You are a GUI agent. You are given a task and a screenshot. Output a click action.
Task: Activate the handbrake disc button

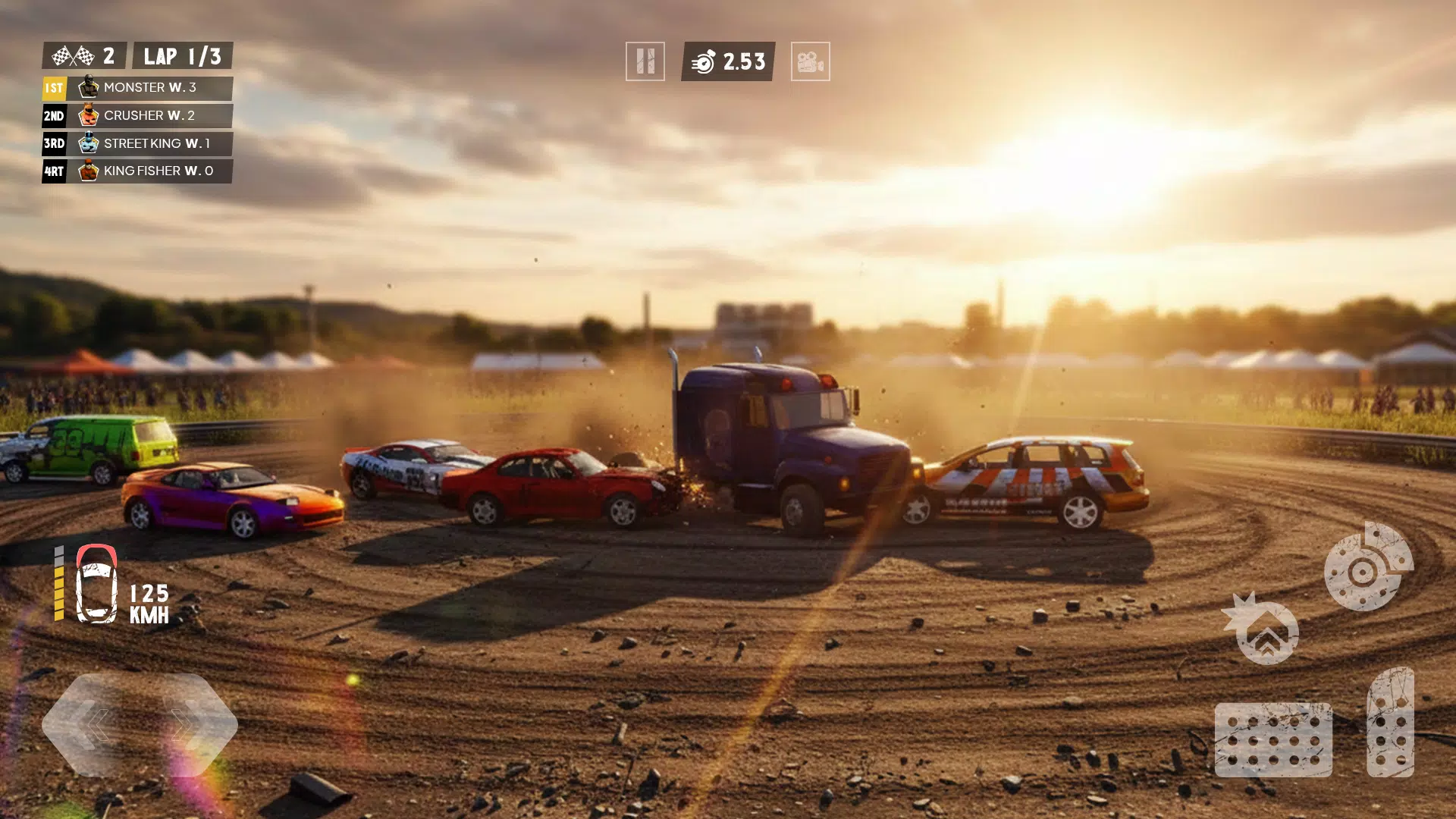pos(1367,567)
